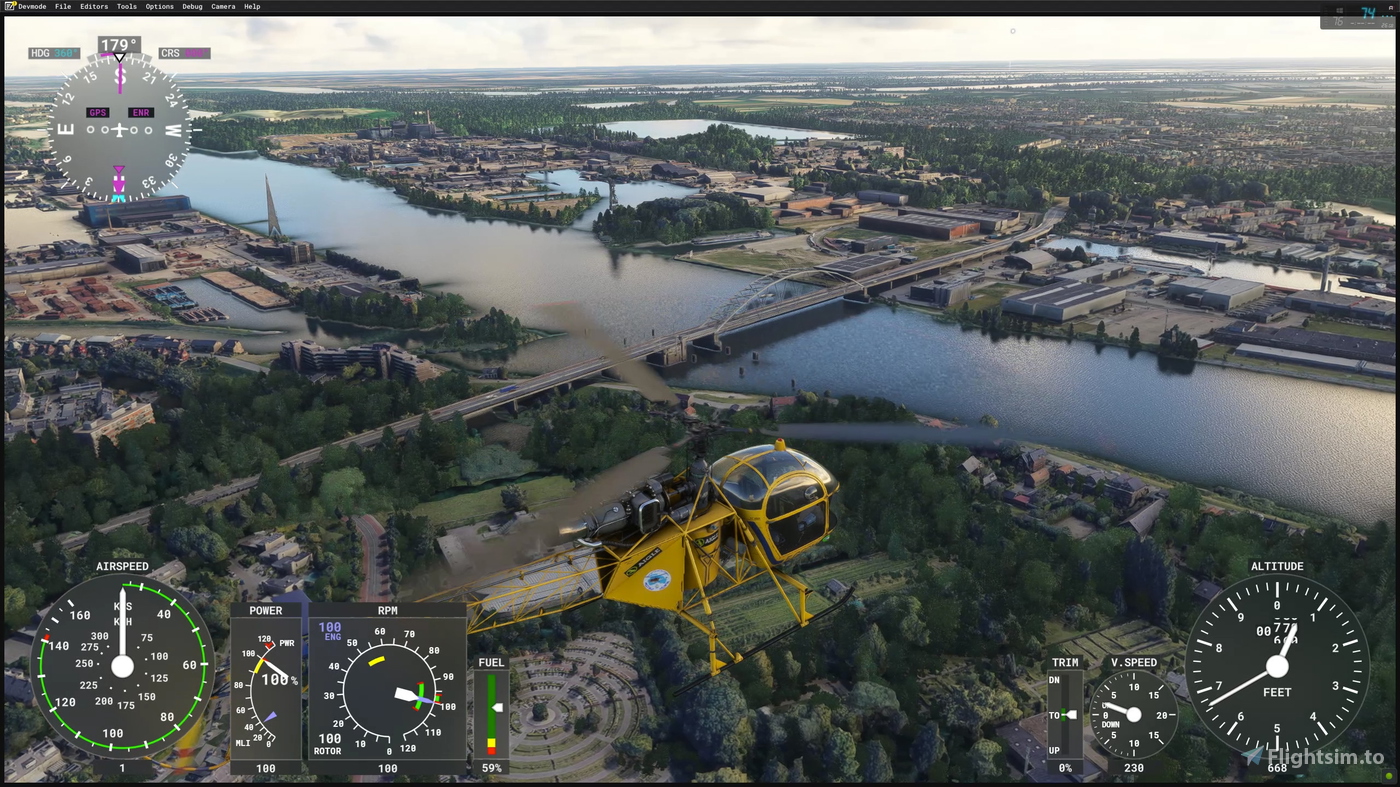Viewport: 1400px width, 787px height.
Task: Open the Camera menu
Action: pos(222,6)
